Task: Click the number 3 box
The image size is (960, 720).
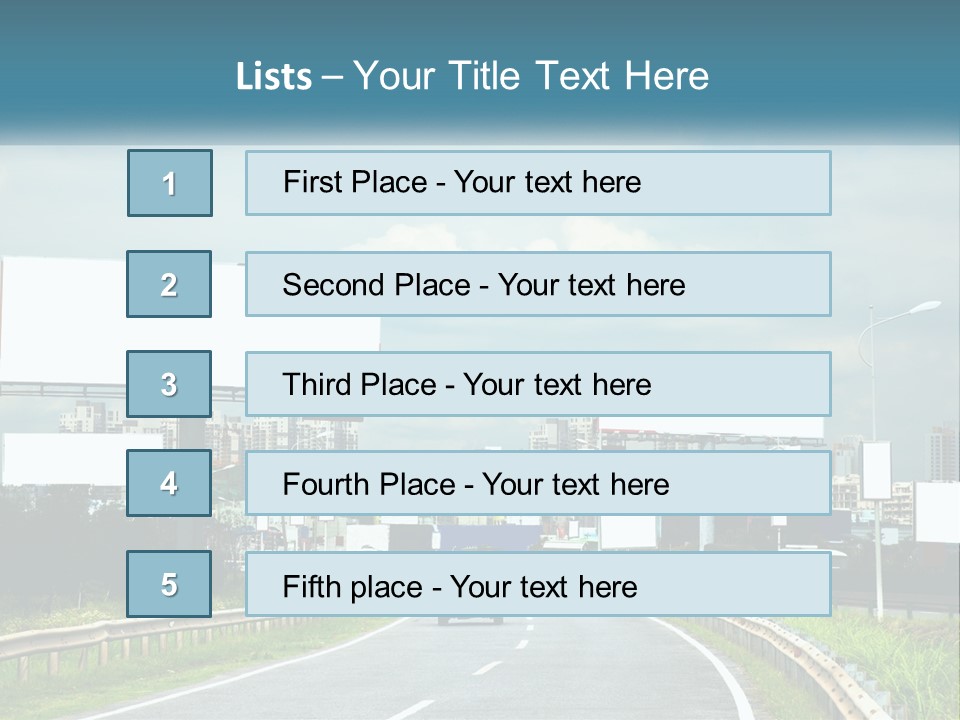Action: pyautogui.click(x=170, y=384)
